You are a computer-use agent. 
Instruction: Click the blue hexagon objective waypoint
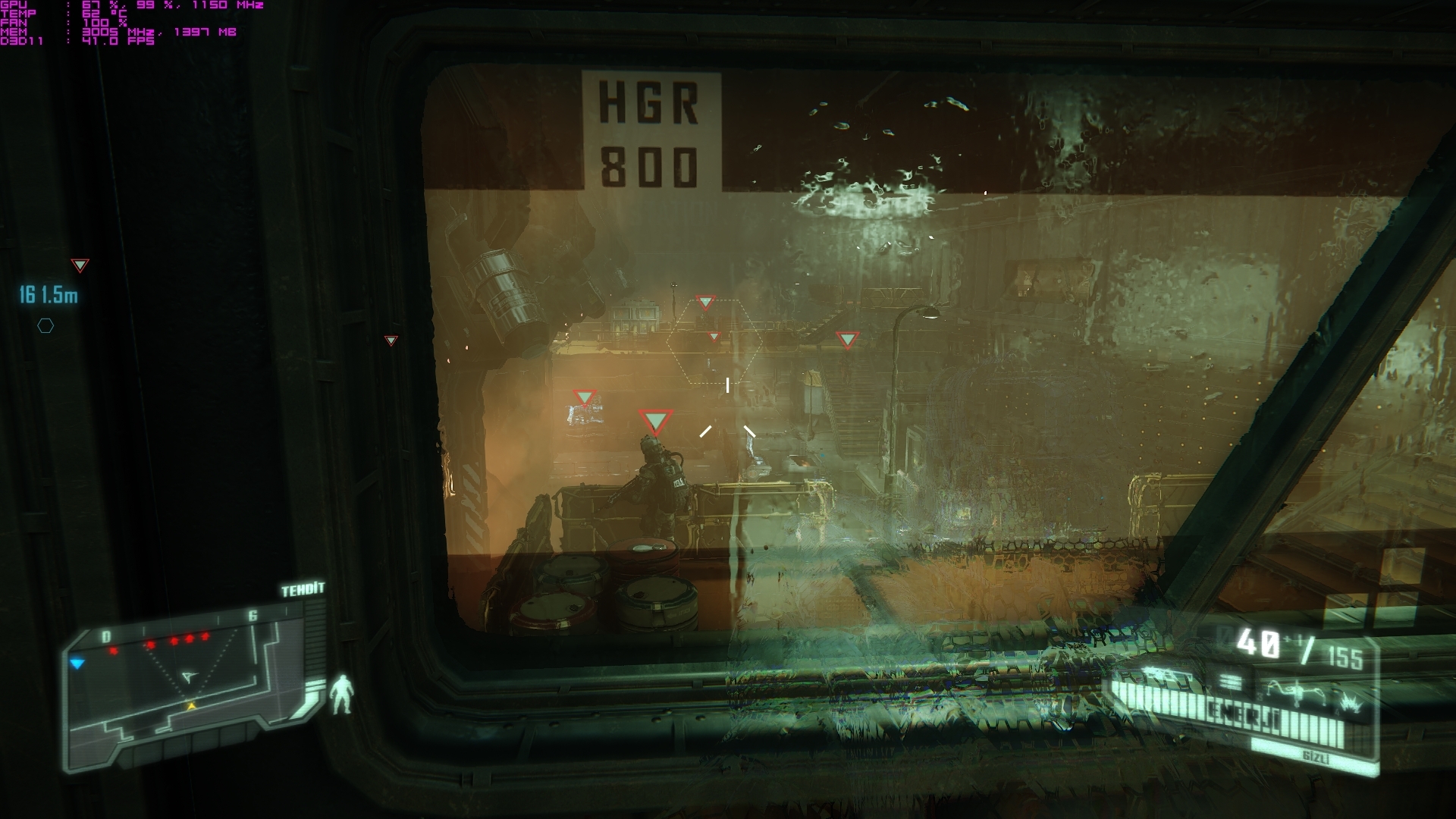coord(46,326)
